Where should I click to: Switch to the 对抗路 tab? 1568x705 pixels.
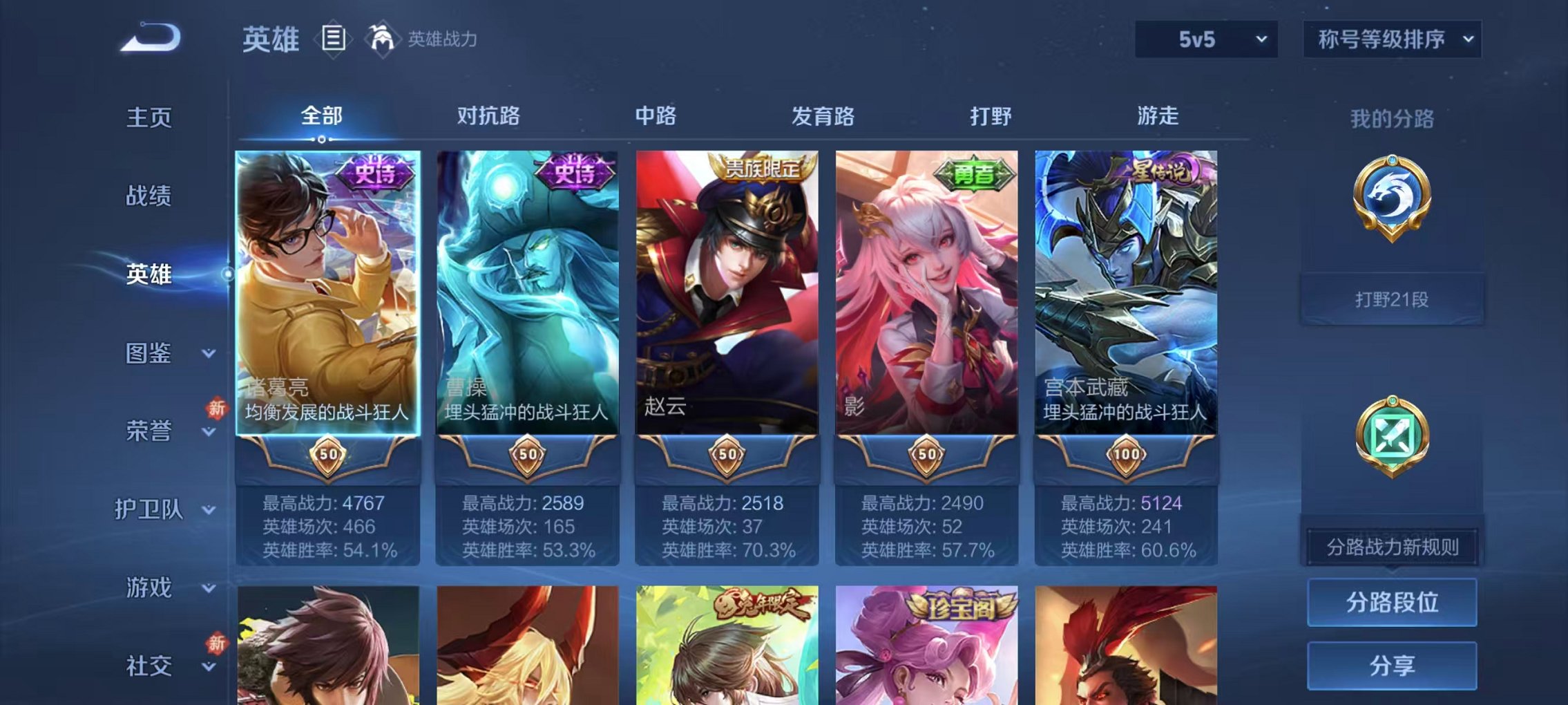click(x=489, y=116)
